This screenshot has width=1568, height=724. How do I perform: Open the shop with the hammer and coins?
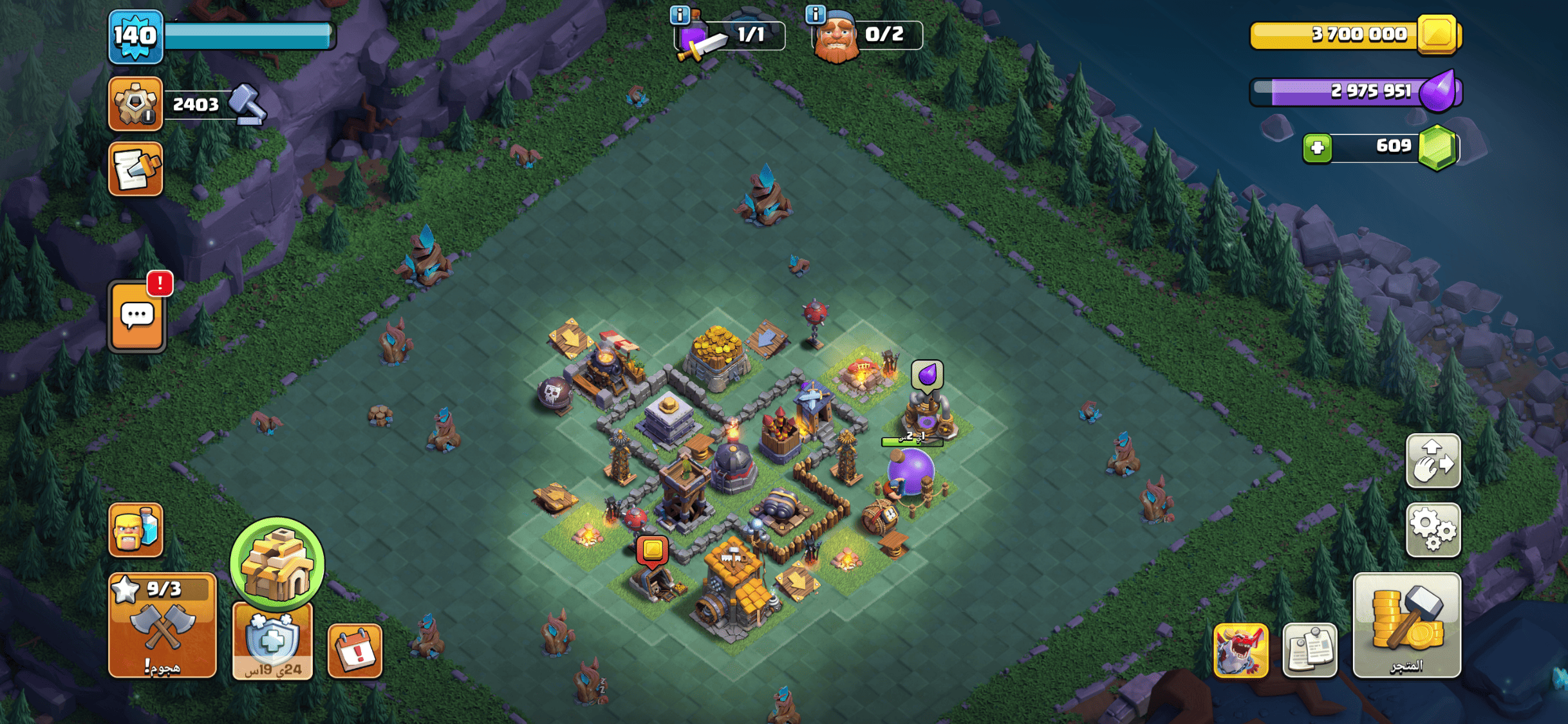point(1406,625)
